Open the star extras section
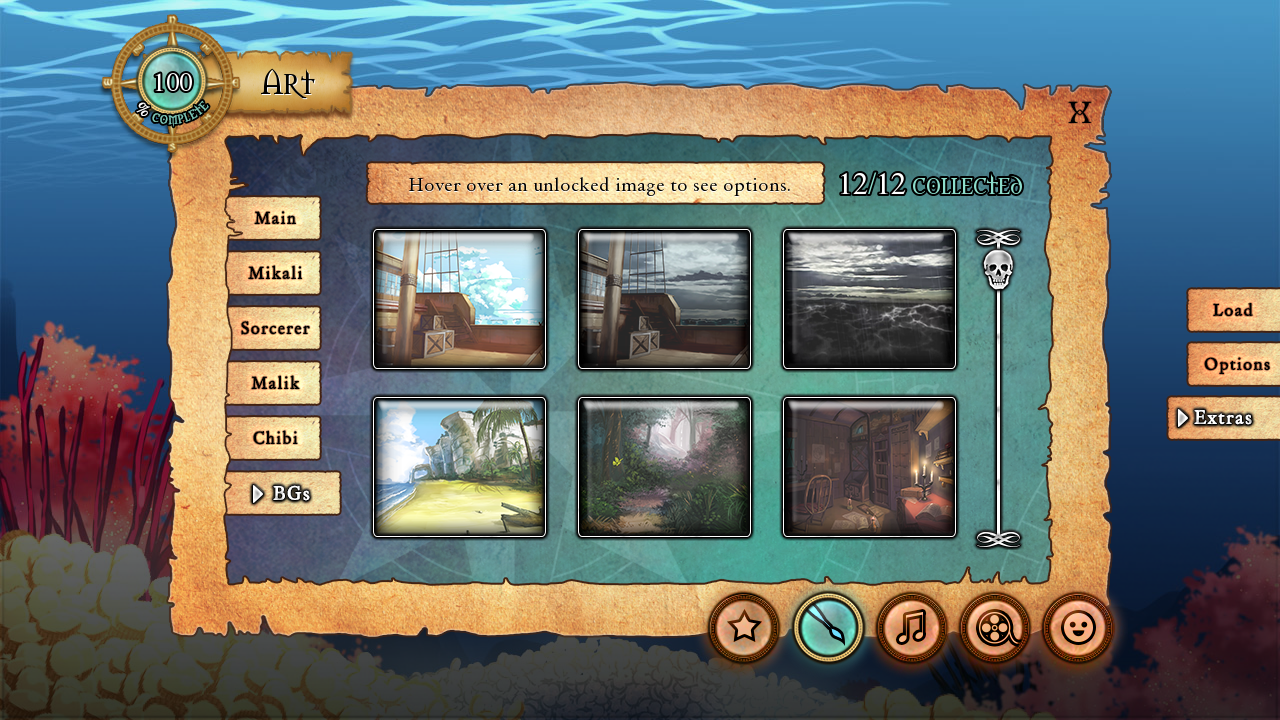The image size is (1280, 720). pos(744,628)
